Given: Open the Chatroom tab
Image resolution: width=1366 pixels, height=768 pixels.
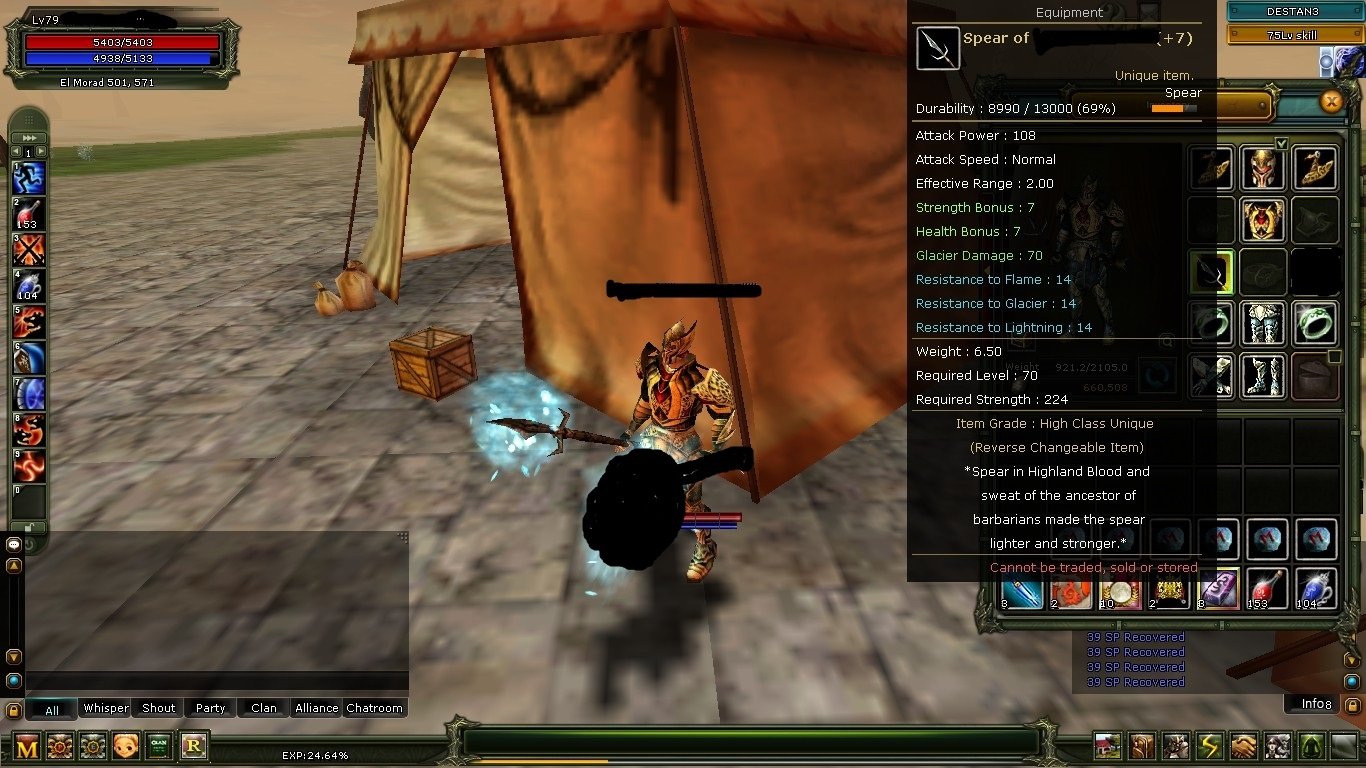Looking at the screenshot, I should [x=374, y=708].
